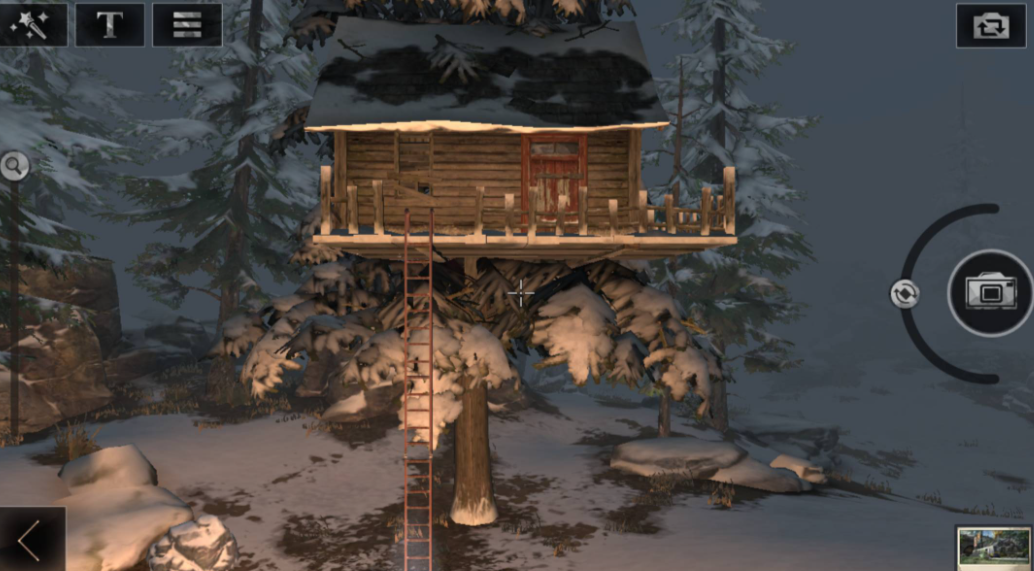This screenshot has width=1034, height=571.
Task: Select the text tool with the T icon
Action: (110, 25)
